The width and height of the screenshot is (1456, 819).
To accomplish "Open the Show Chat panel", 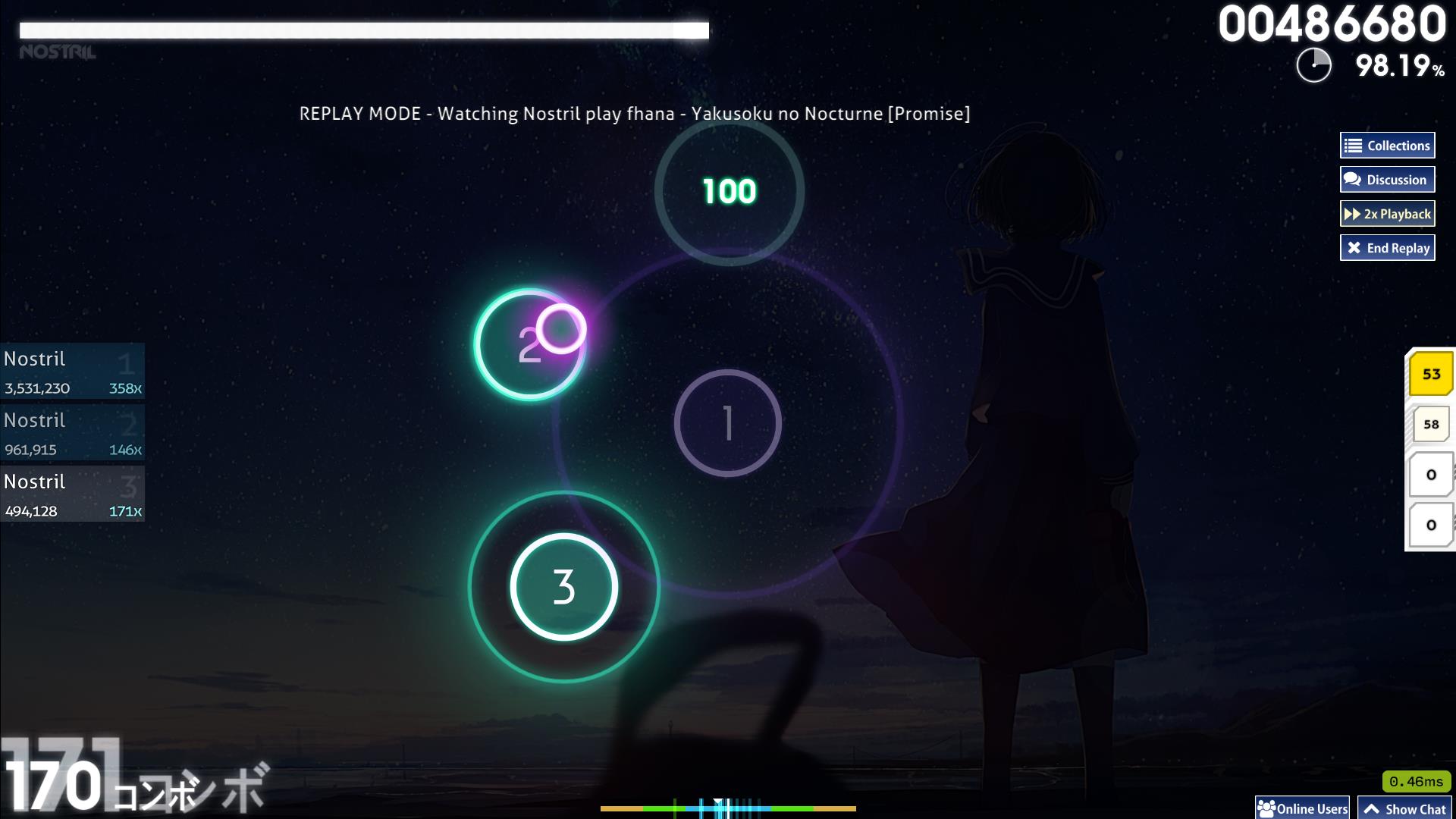I will [x=1405, y=808].
